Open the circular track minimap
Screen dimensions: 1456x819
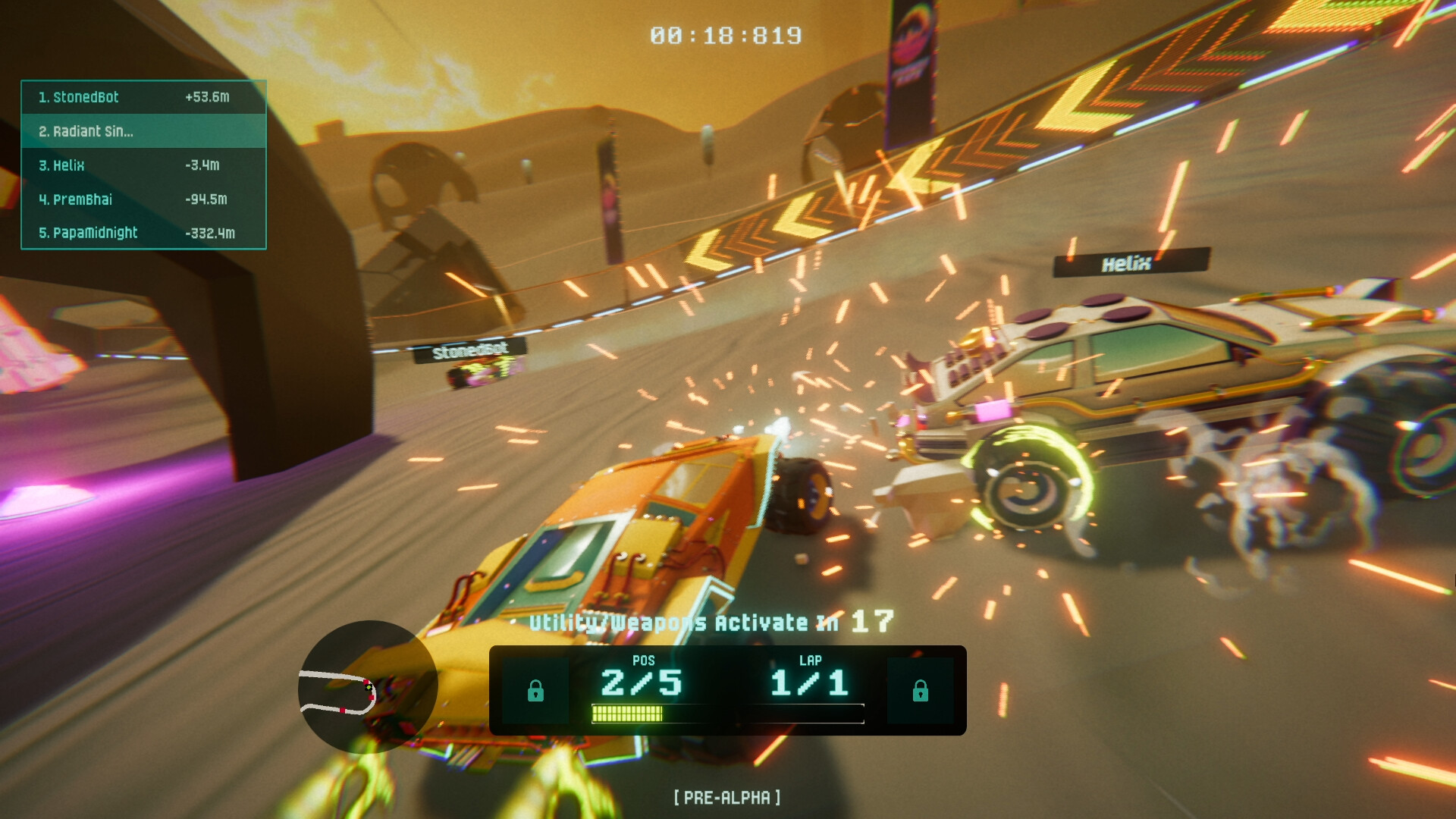click(x=368, y=686)
